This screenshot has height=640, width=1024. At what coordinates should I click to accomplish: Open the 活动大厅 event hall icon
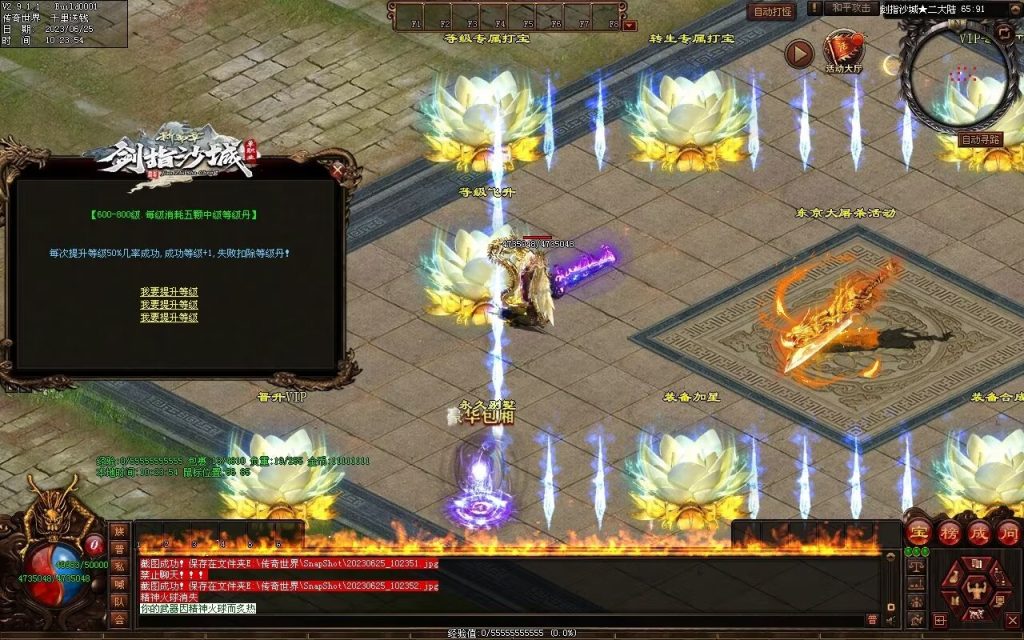coord(843,51)
